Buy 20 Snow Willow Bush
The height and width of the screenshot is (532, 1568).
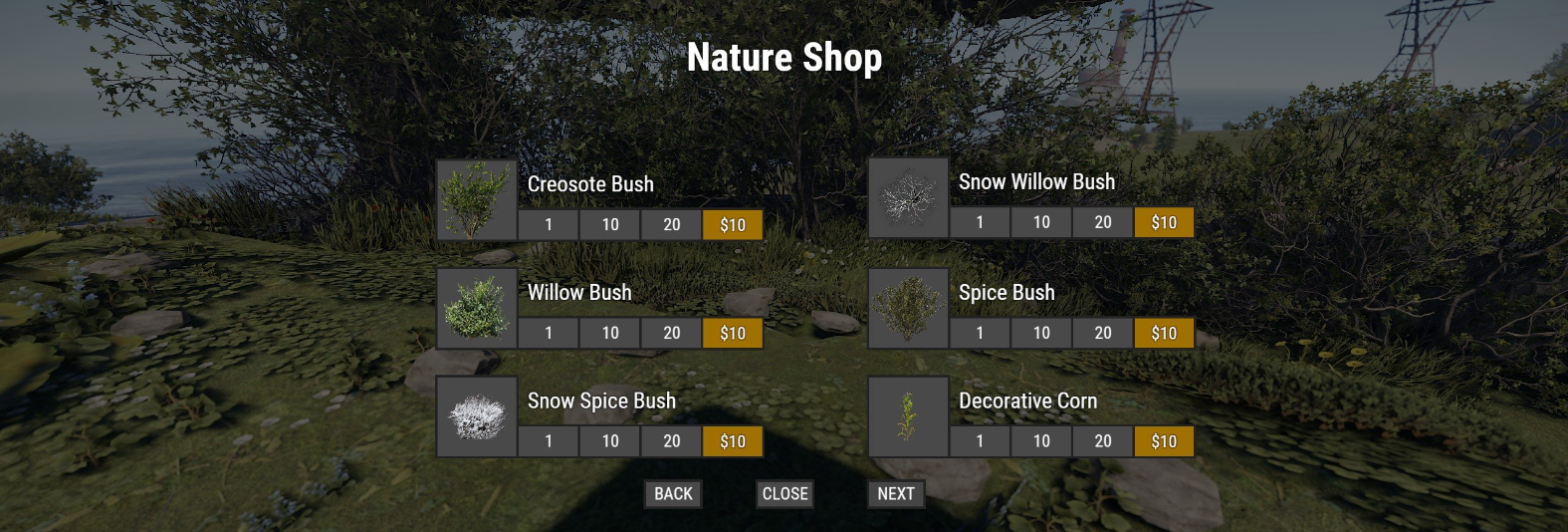click(x=1103, y=223)
